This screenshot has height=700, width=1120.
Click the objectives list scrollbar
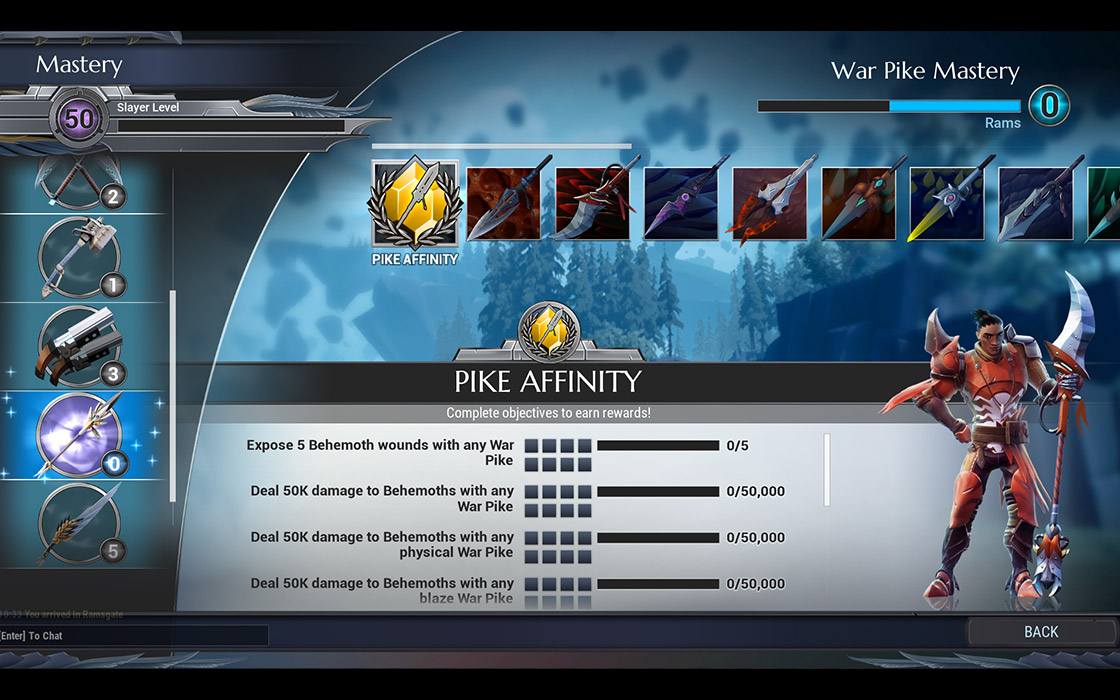tap(826, 470)
